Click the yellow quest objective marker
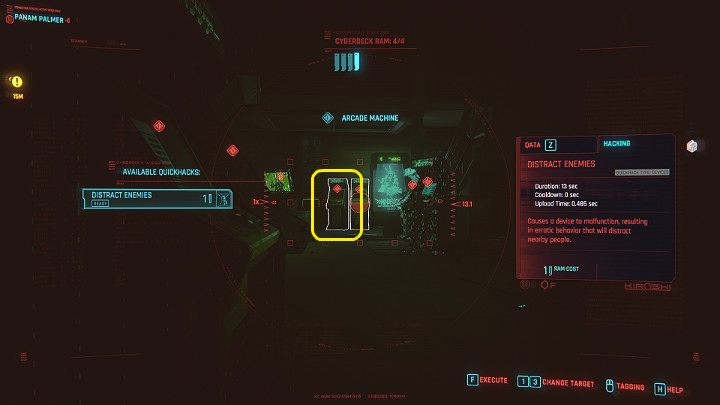The image size is (720, 405). tap(17, 82)
